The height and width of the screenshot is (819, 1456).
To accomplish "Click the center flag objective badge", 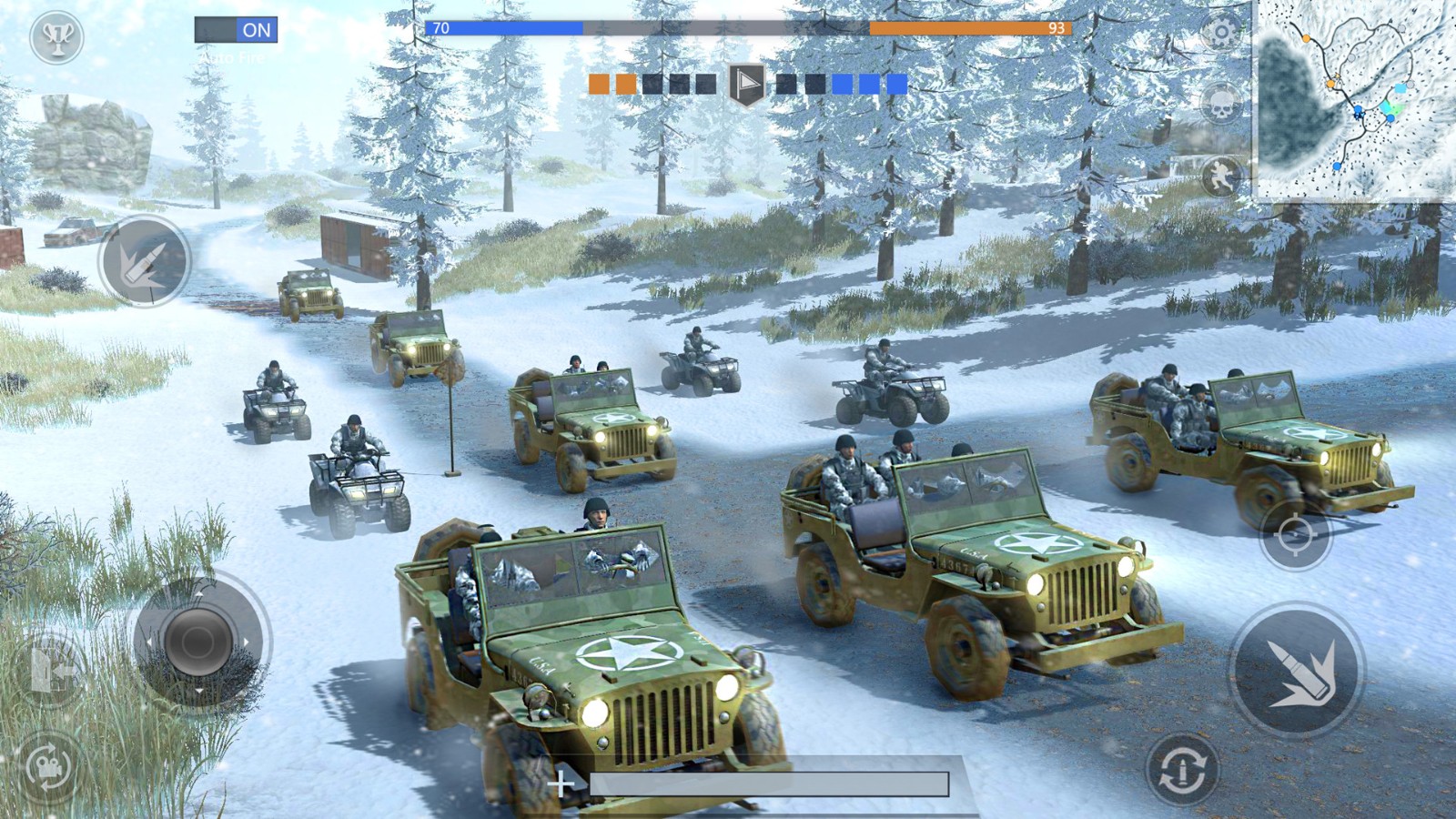I will (x=746, y=85).
